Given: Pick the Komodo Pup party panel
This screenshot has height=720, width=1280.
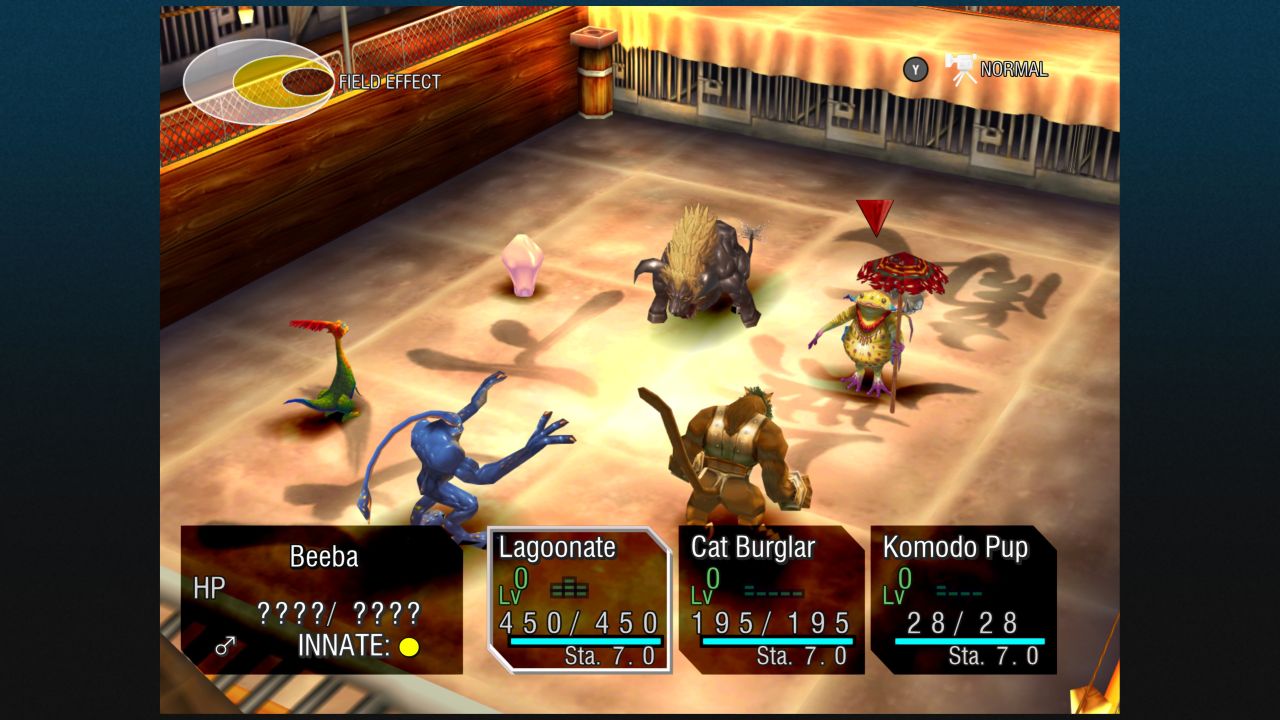Looking at the screenshot, I should coord(963,600).
